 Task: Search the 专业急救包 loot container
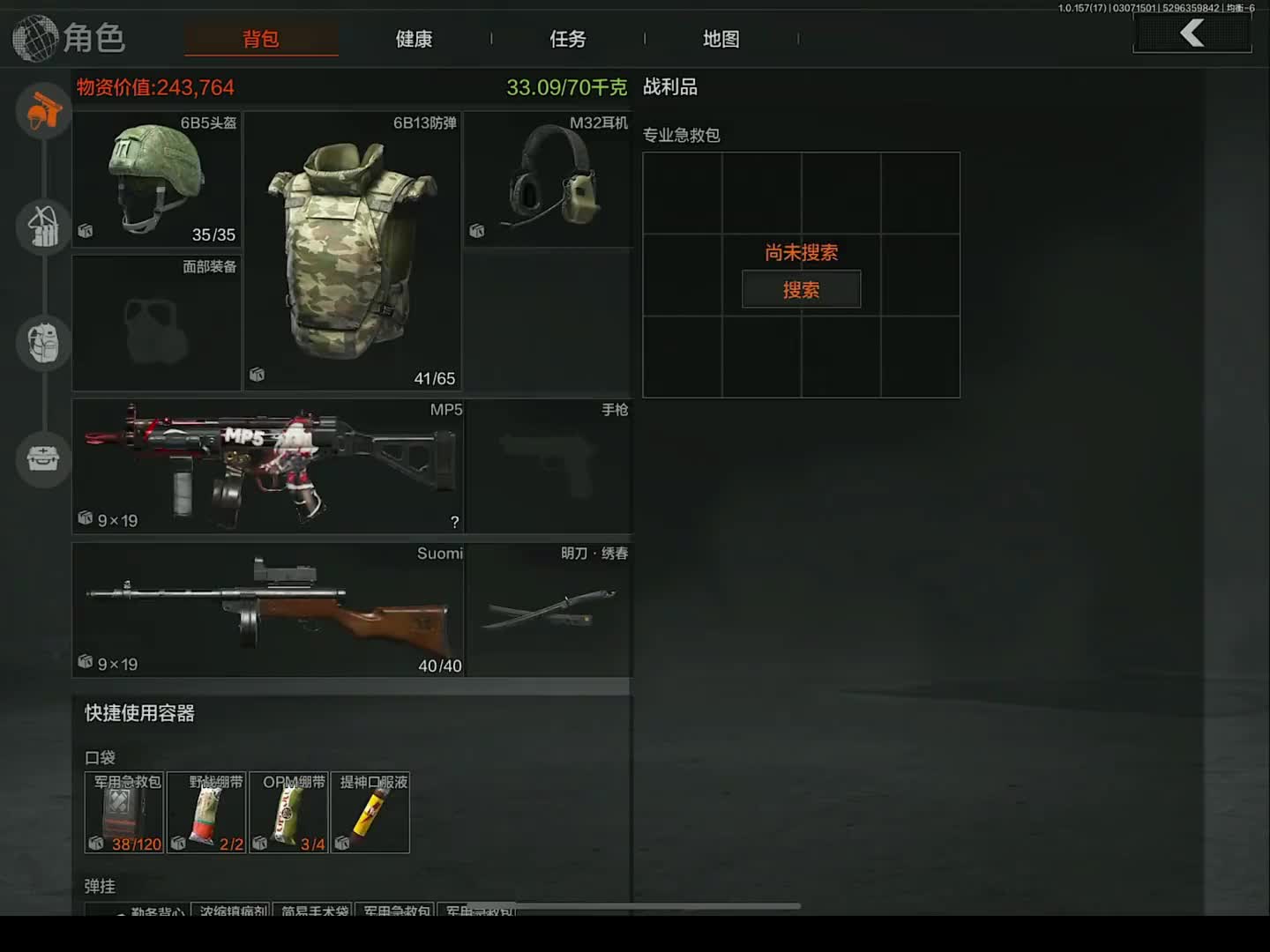pos(801,290)
